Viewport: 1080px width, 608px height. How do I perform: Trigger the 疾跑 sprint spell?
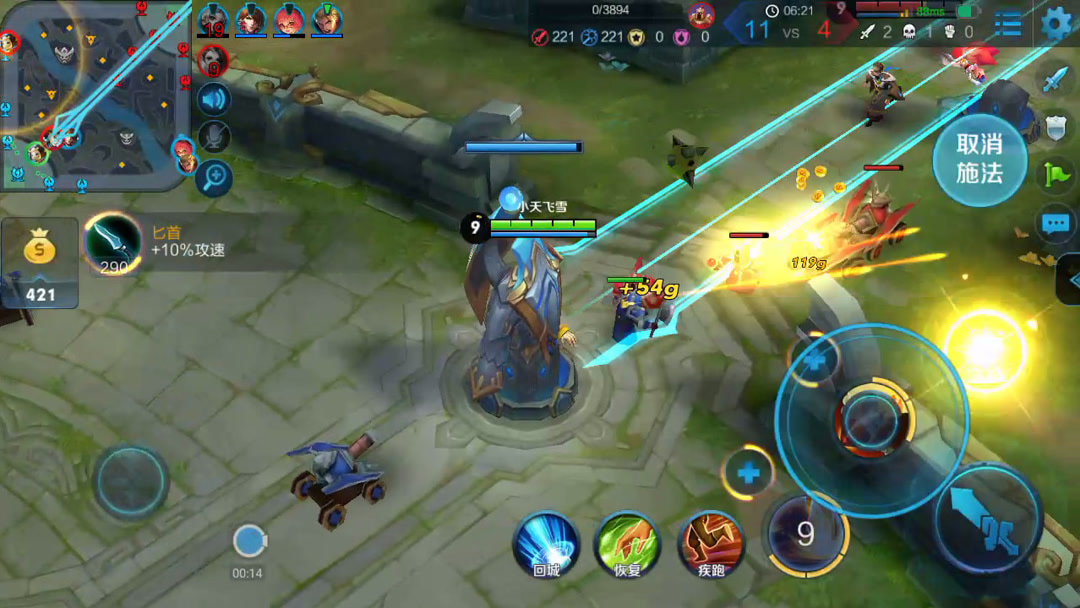(x=710, y=546)
